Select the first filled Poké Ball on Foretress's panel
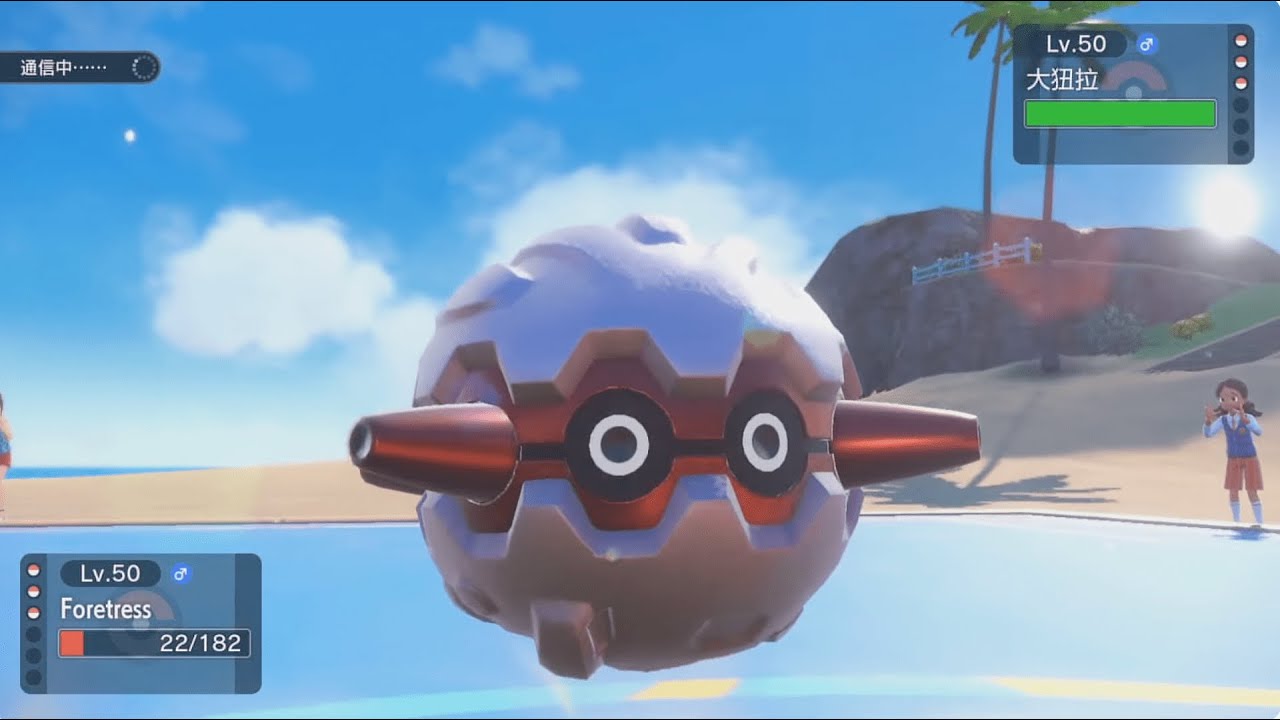Viewport: 1280px width, 720px height. pyautogui.click(x=32, y=571)
